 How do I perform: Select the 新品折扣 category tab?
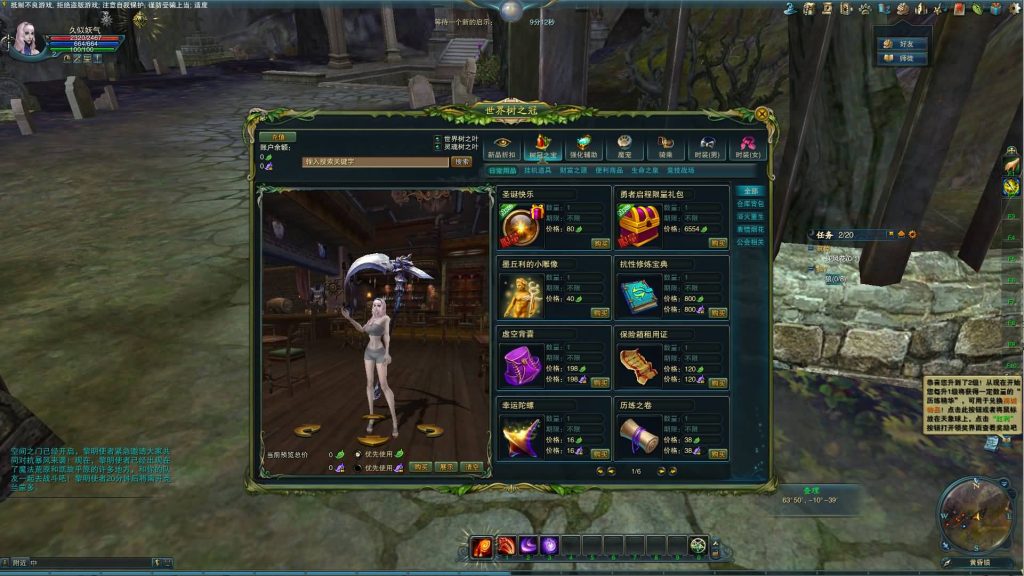coord(502,148)
